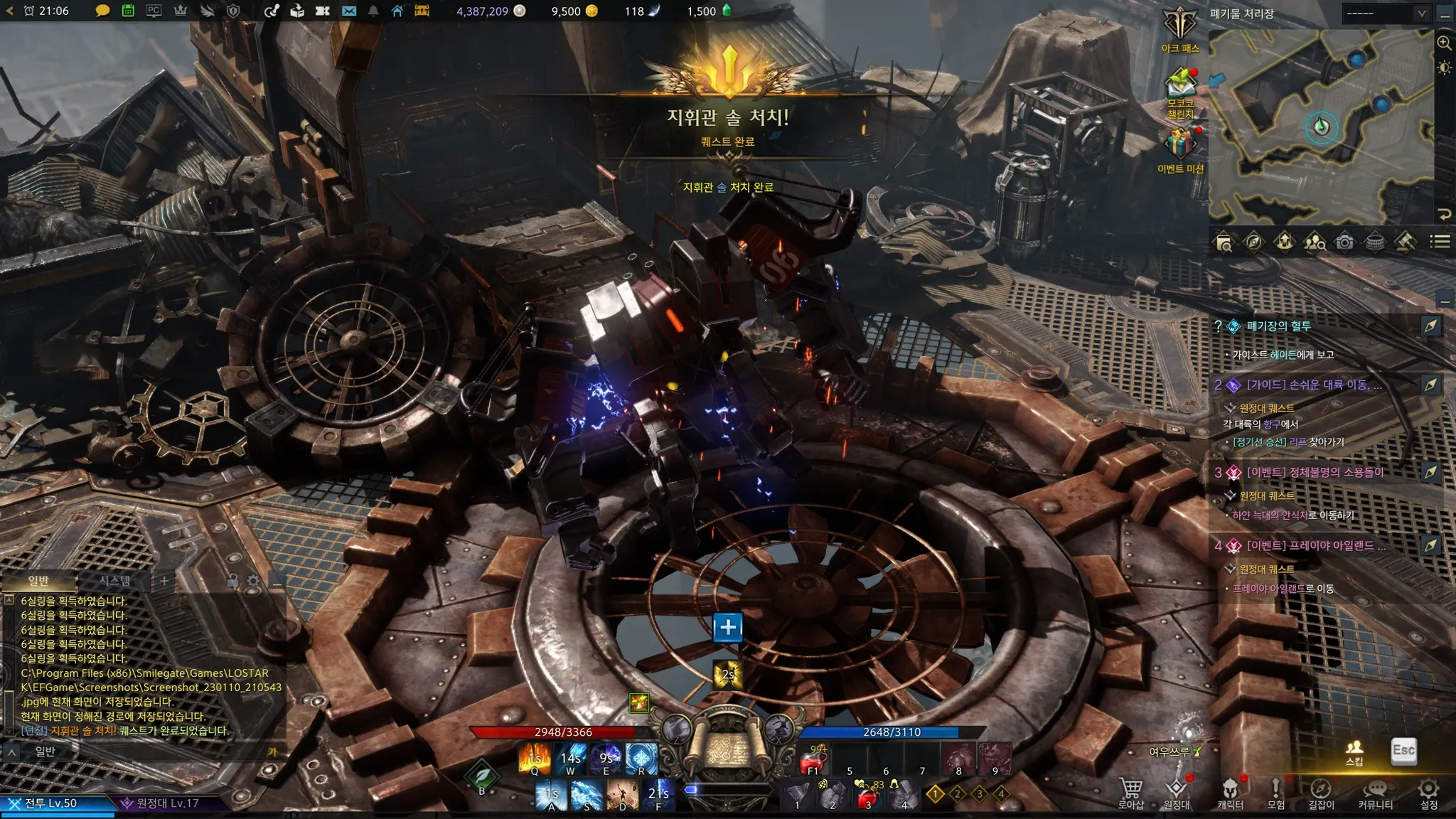Open the 스킬 skill menu button
The image size is (1456, 819).
coord(1354,751)
